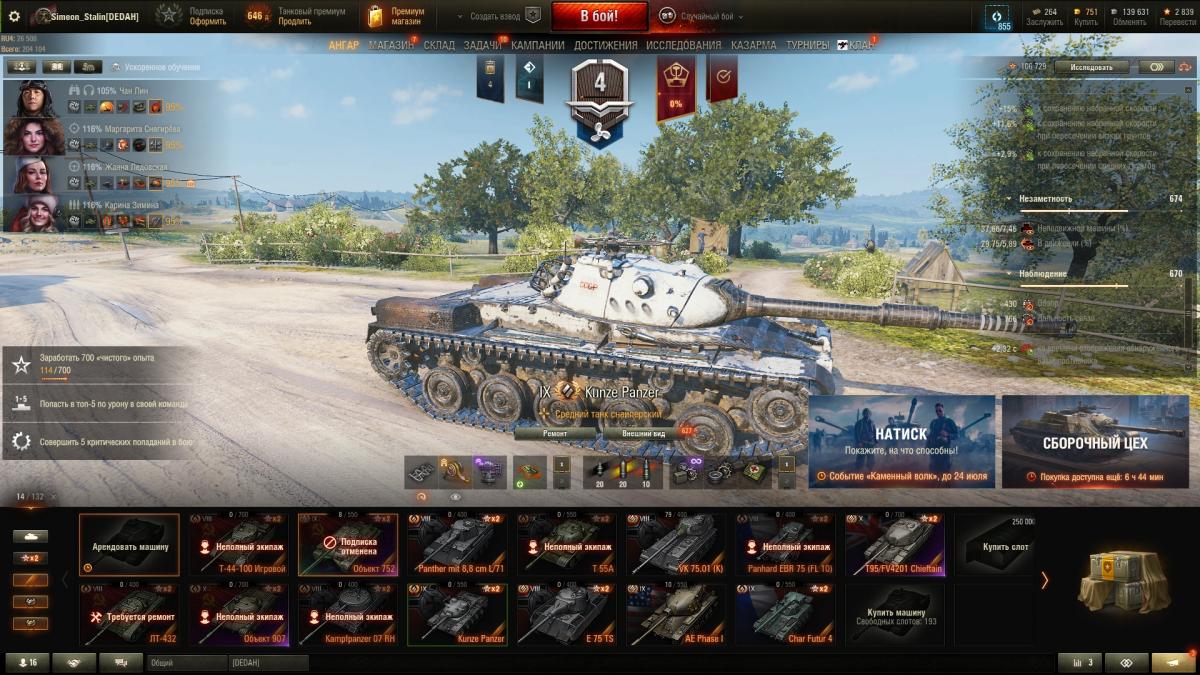Viewport: 1200px width, 675px height.
Task: Open the «Сборочный цех» banner
Action: pyautogui.click(x=1095, y=441)
